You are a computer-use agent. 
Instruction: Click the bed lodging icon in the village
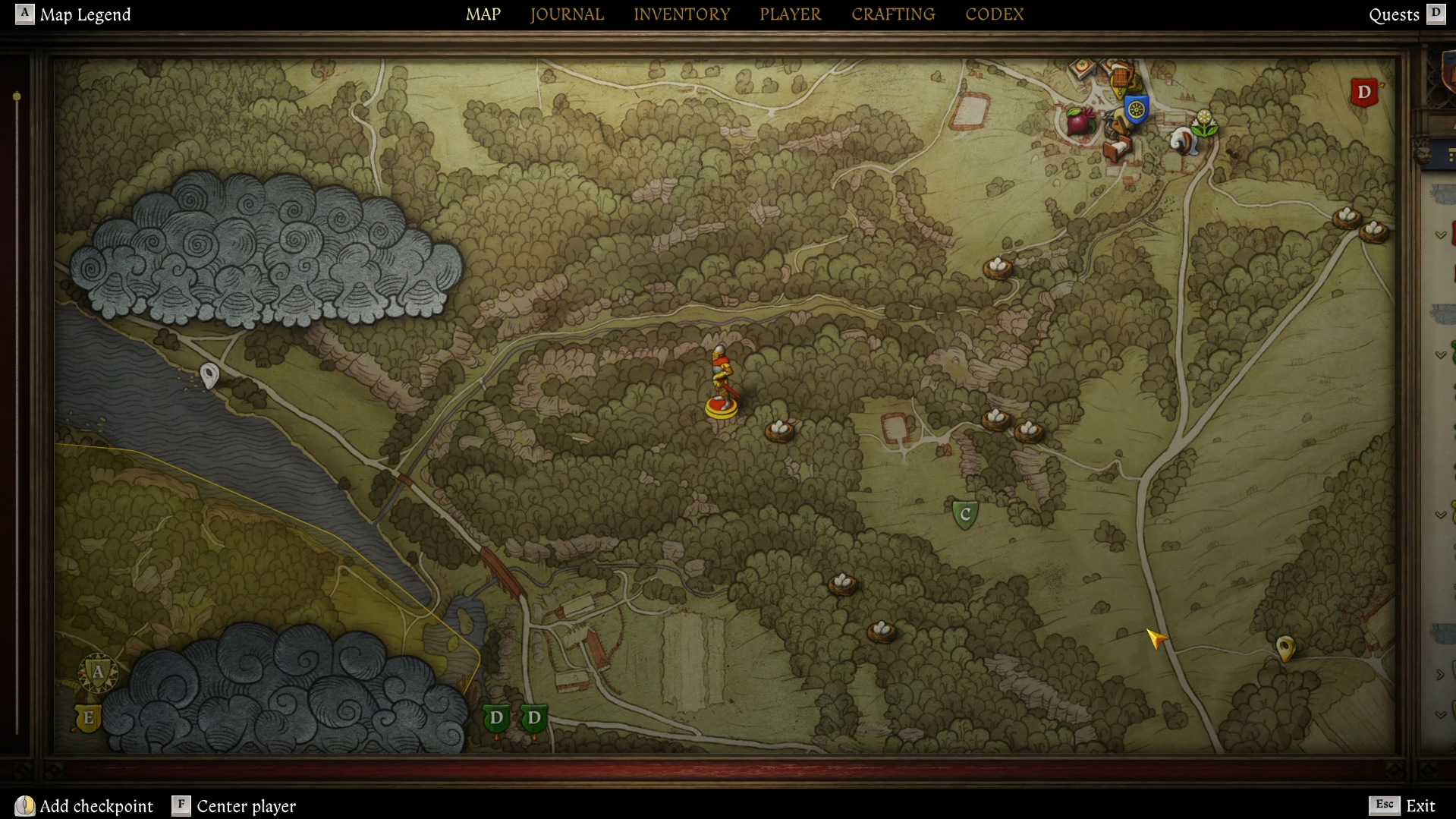[1116, 150]
